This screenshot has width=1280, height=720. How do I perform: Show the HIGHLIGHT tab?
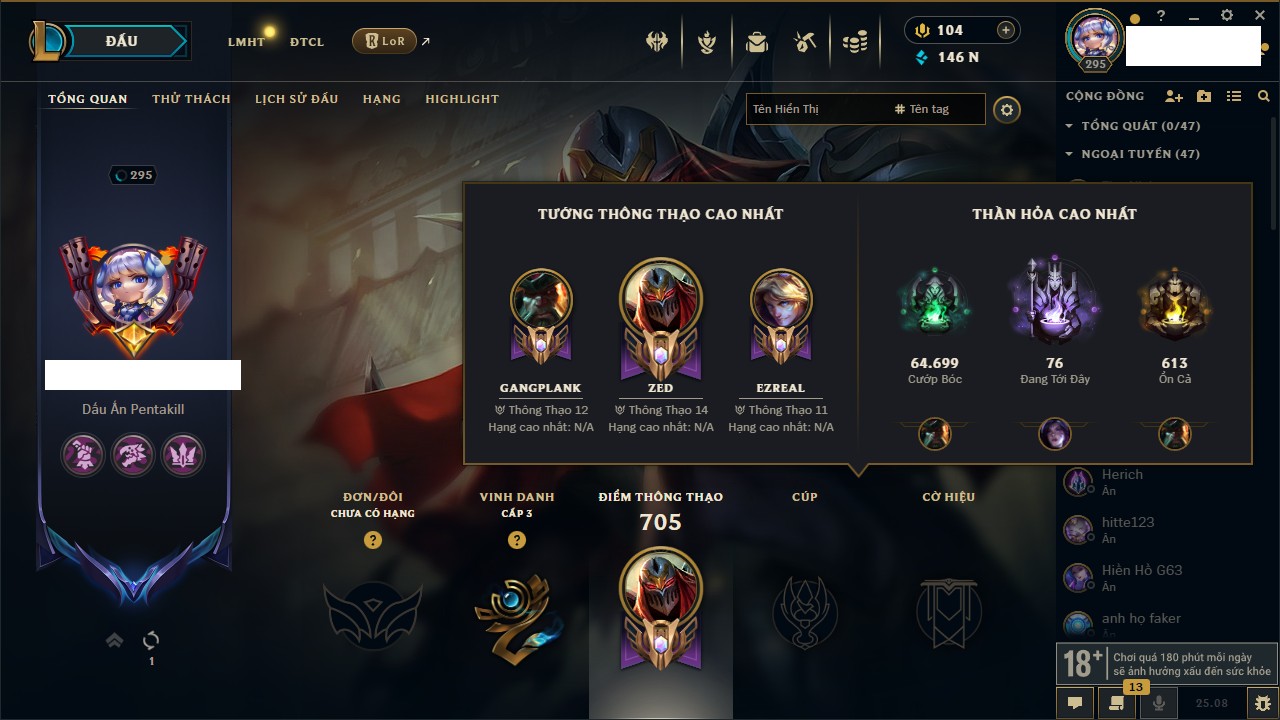(461, 99)
